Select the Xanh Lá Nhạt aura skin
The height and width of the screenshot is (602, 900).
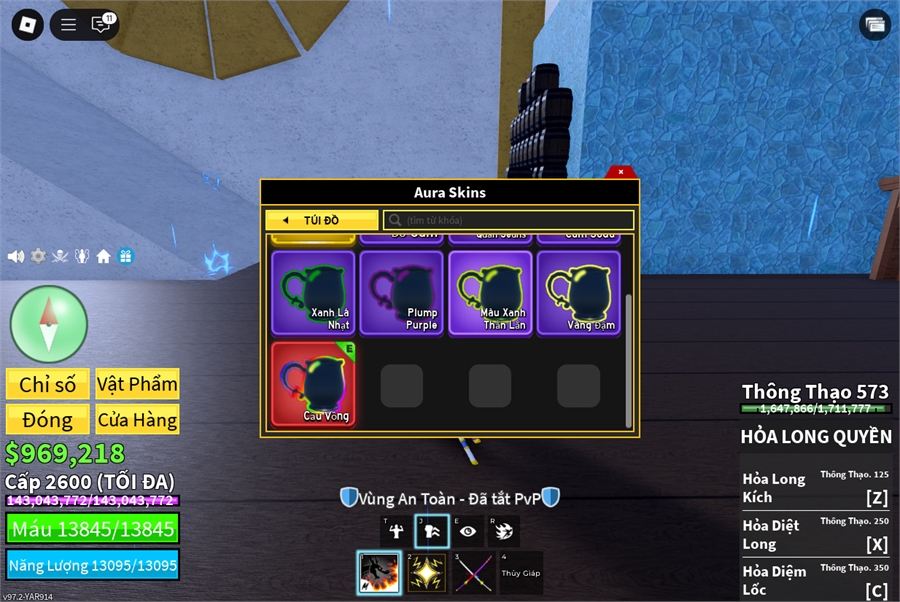[x=314, y=292]
